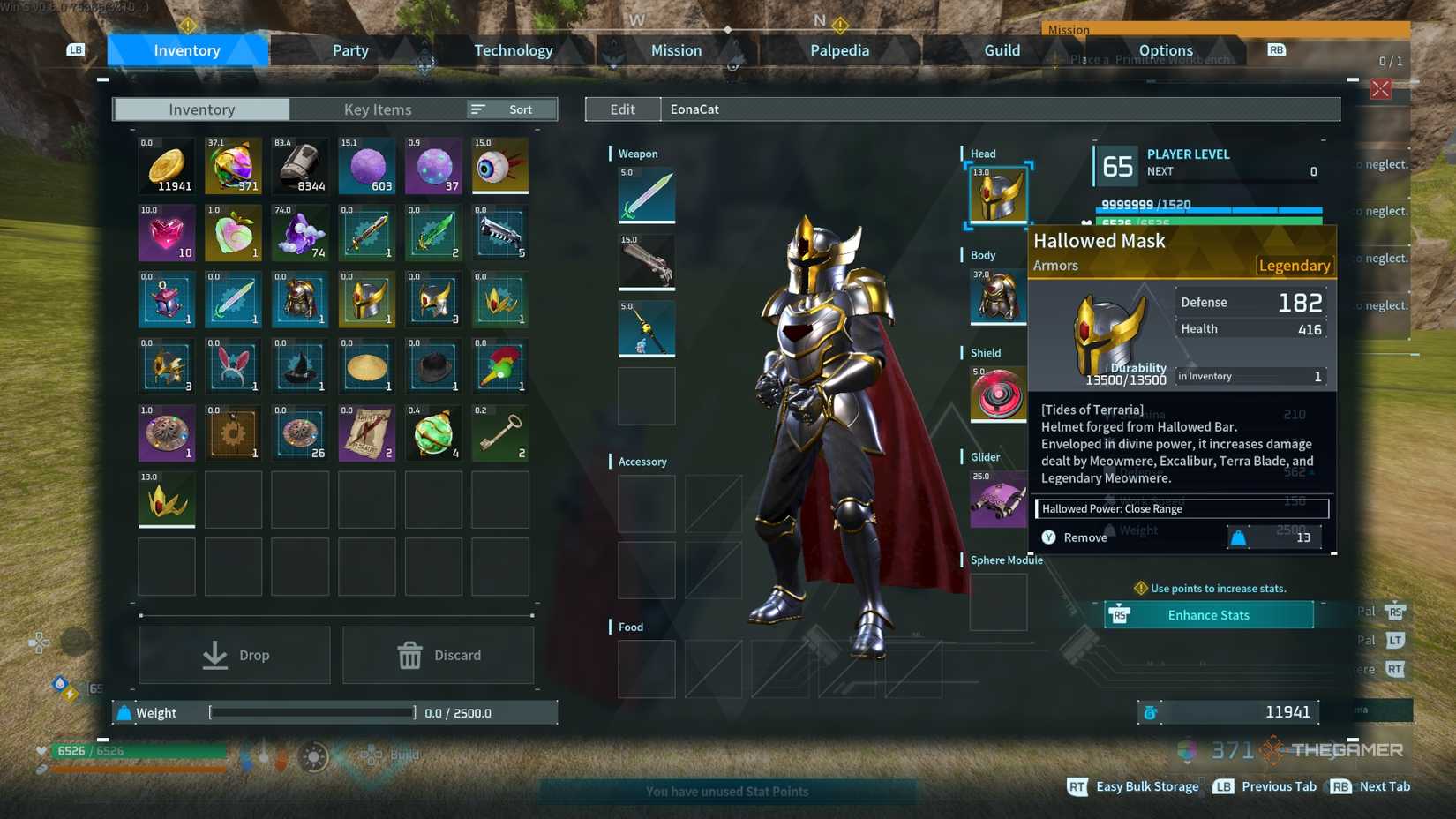Select the pink heart item in inventory

point(166,233)
